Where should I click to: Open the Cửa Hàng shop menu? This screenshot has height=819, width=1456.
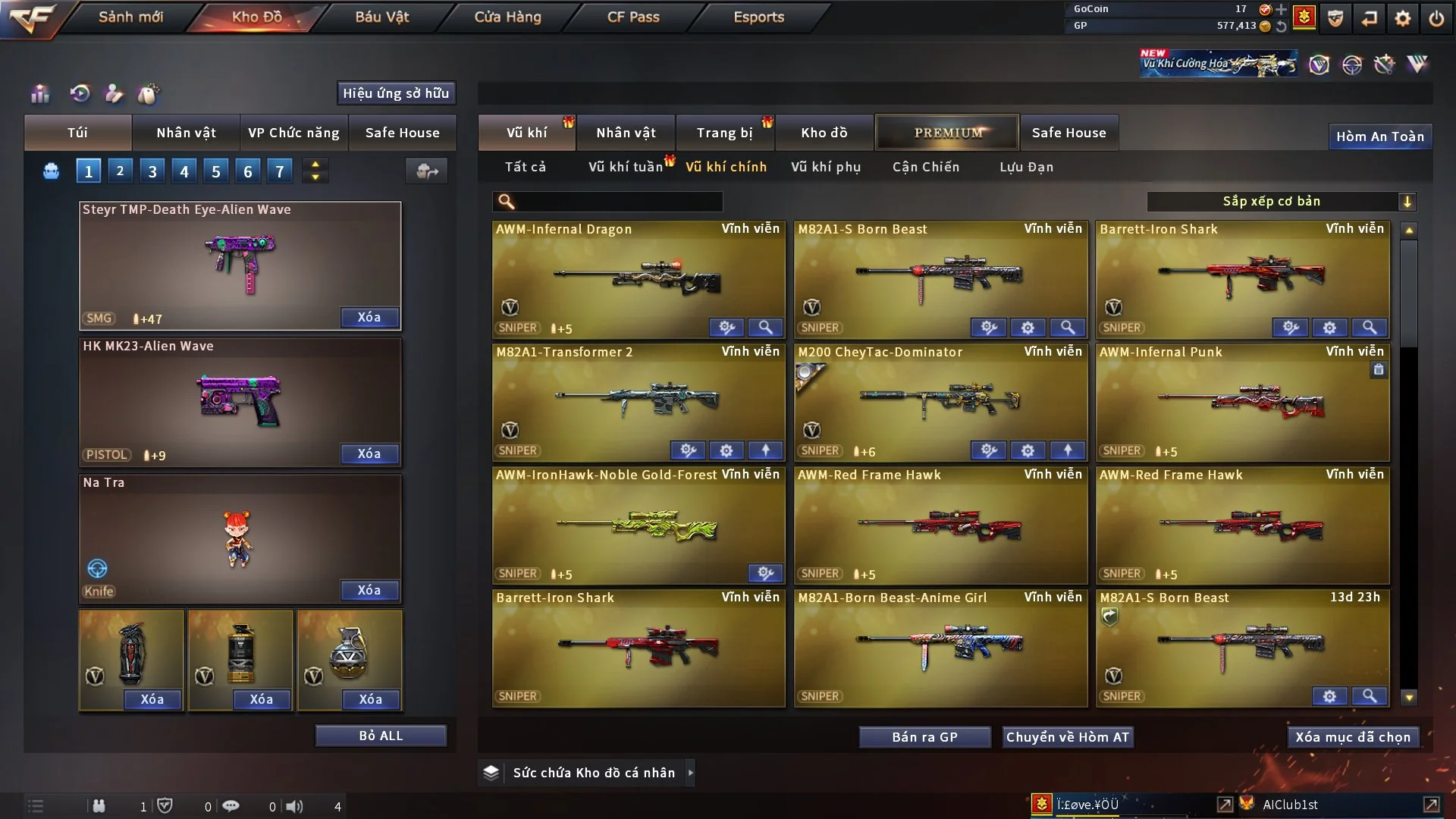[507, 17]
